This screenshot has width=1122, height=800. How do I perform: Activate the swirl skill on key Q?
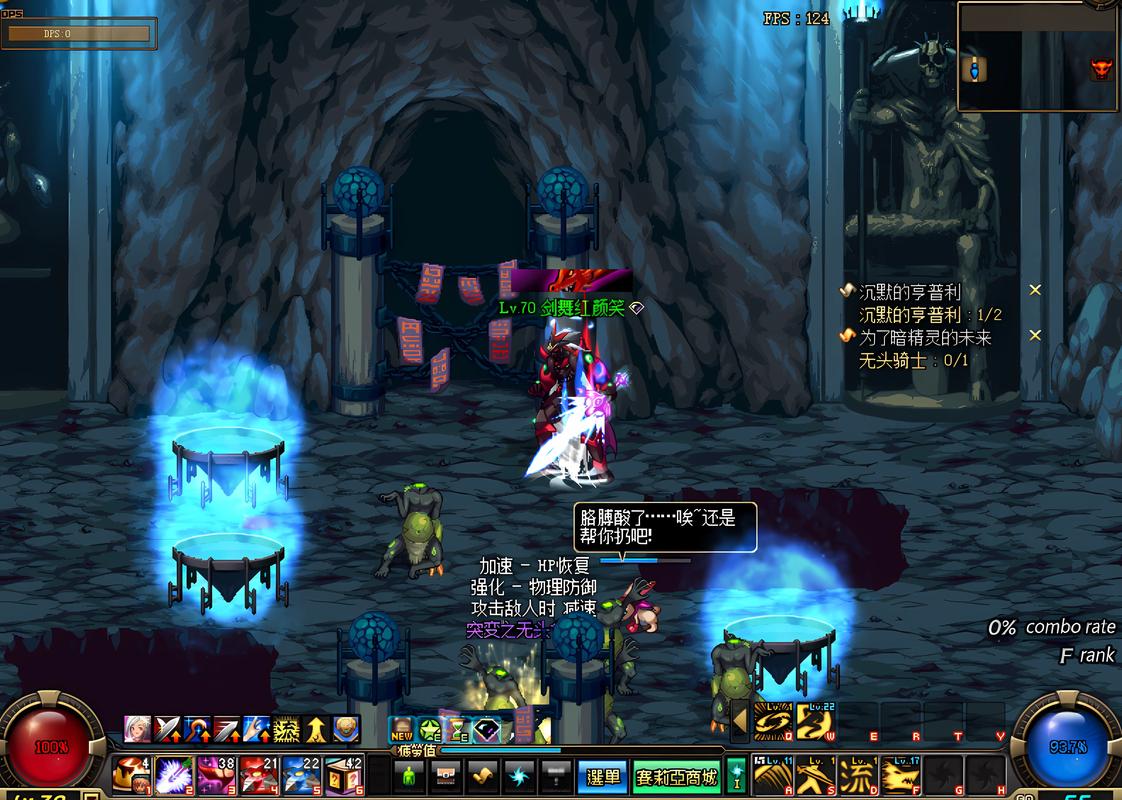772,721
